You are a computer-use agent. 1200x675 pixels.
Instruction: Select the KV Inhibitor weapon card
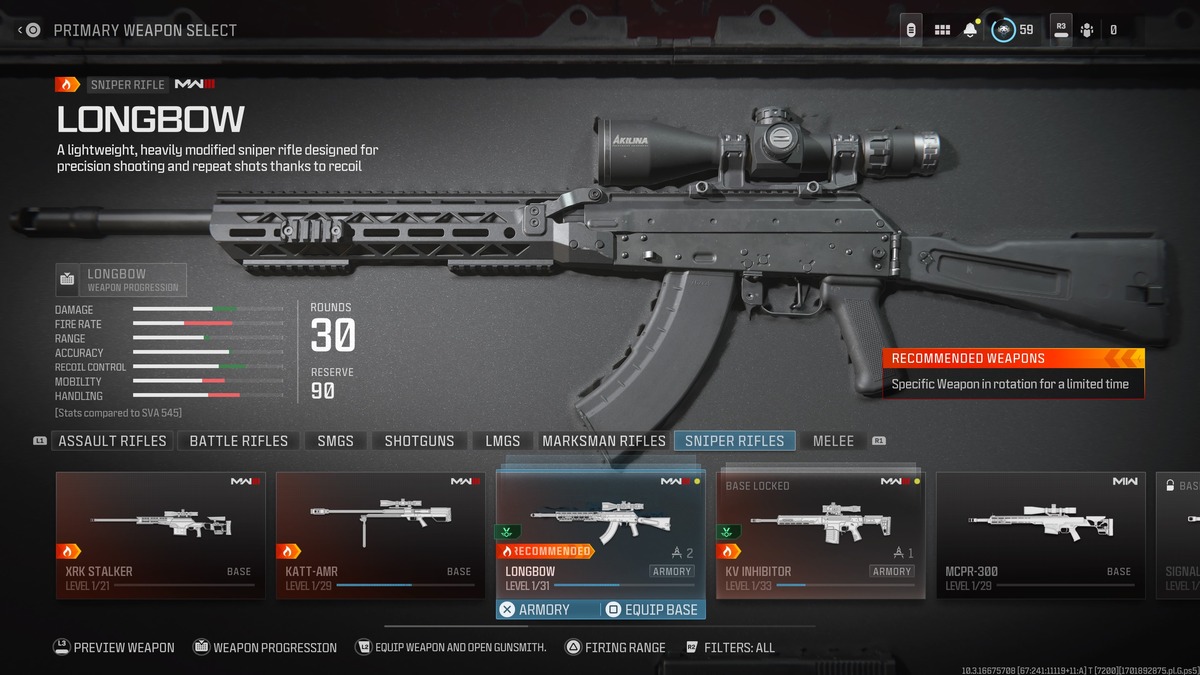(820, 535)
